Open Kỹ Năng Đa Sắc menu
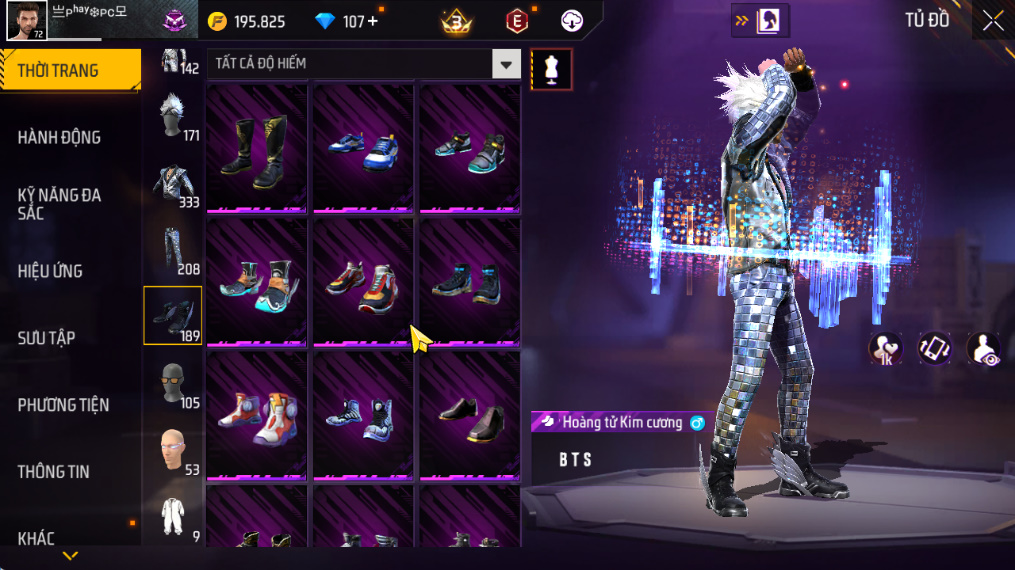1015x570 pixels. [x=60, y=203]
